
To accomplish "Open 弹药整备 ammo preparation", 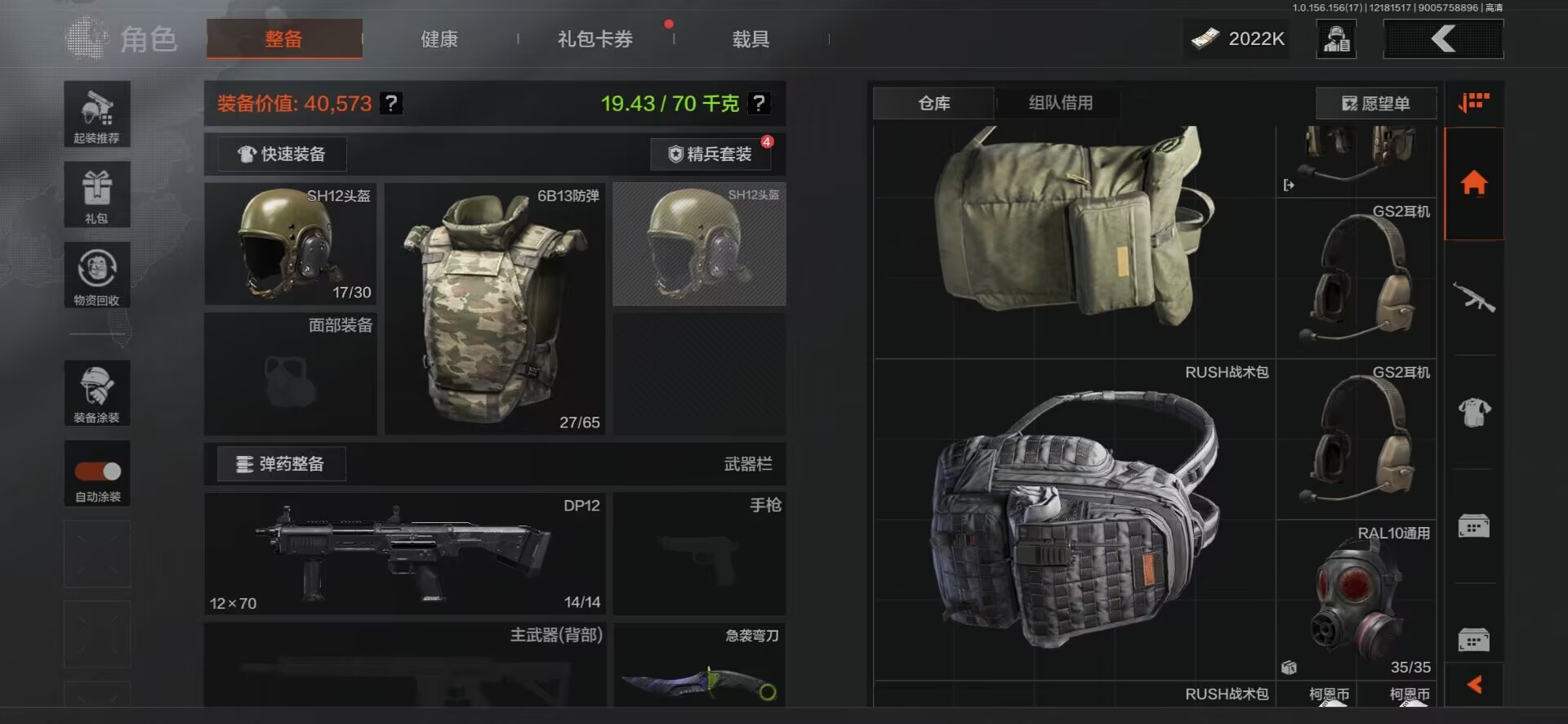I will (x=281, y=464).
